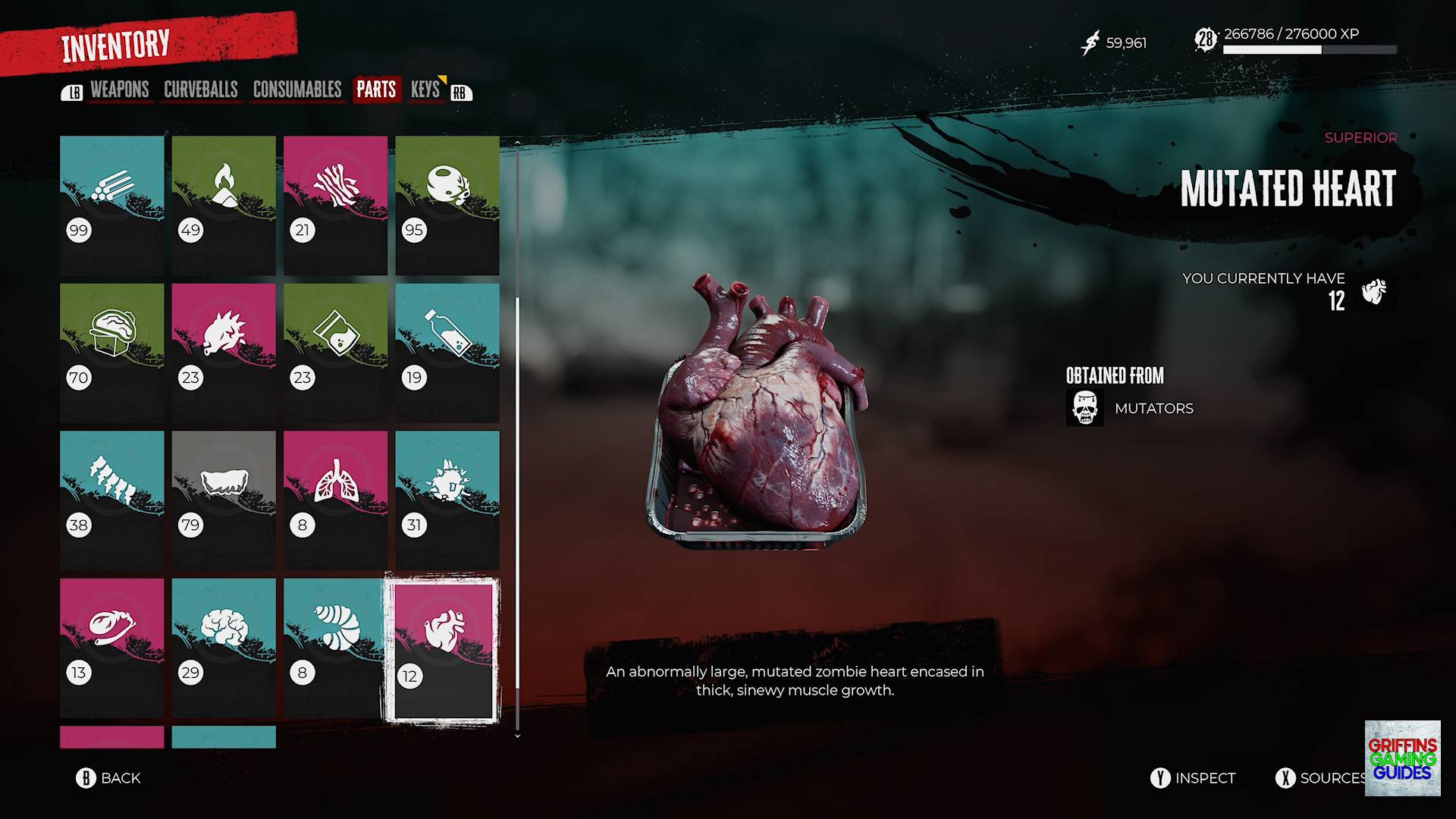Select the Parts tab

[376, 90]
